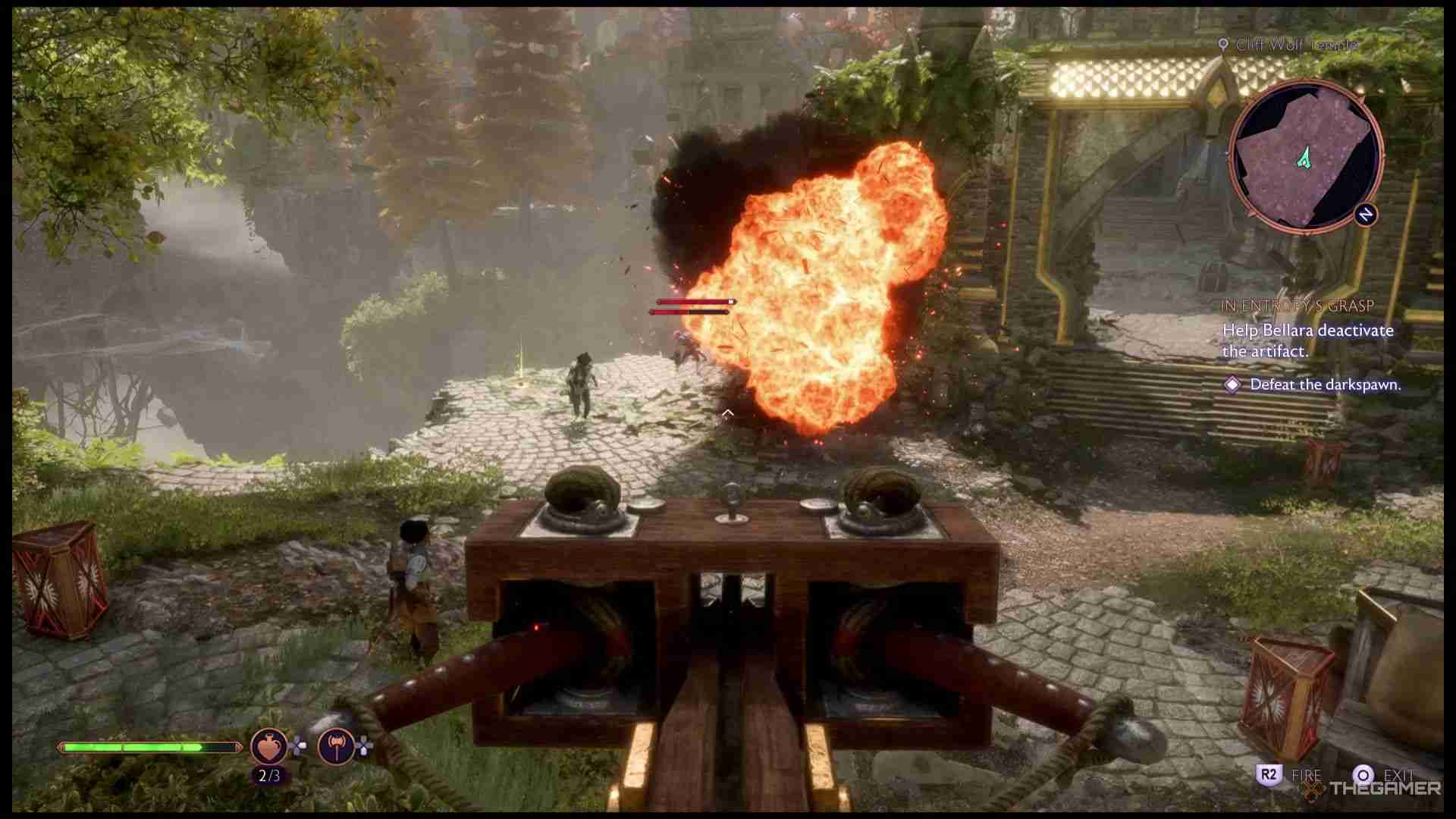The image size is (1456, 819).
Task: Click the circle button exit prompt
Action: pyautogui.click(x=1363, y=775)
